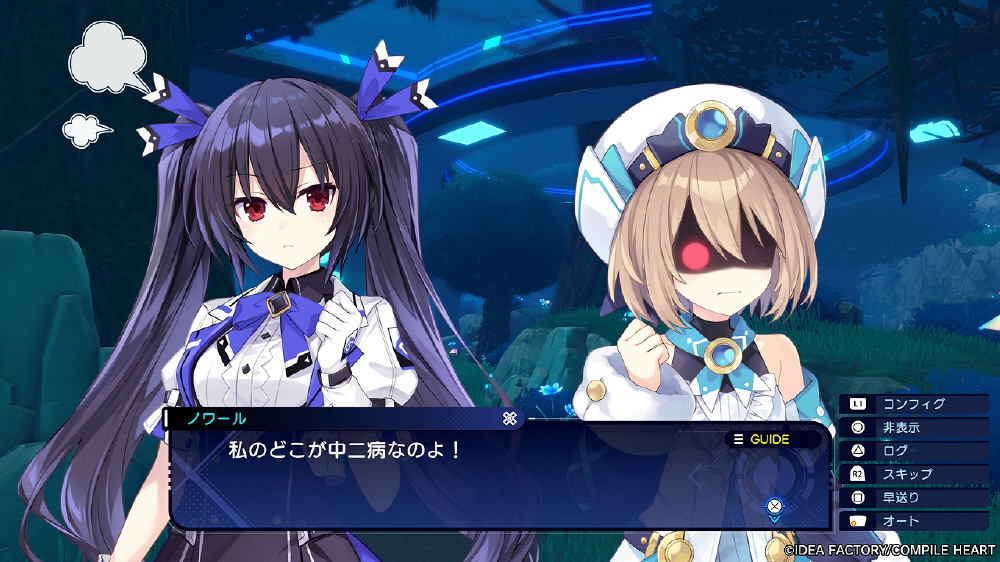This screenshot has width=1000, height=562.
Task: Open the ログ dialogue log
Action: pyautogui.click(x=913, y=451)
